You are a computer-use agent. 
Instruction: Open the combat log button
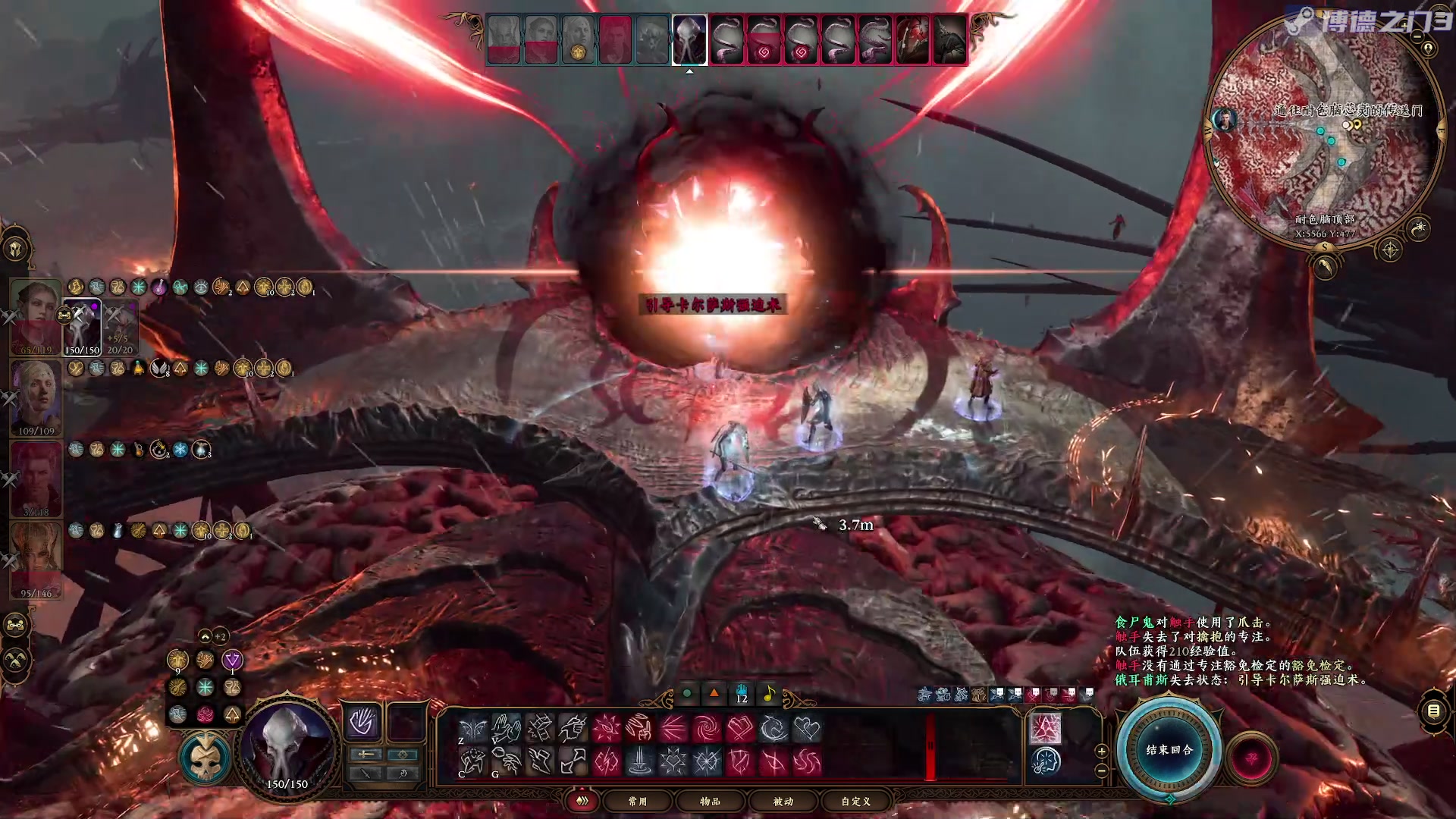point(1433,711)
